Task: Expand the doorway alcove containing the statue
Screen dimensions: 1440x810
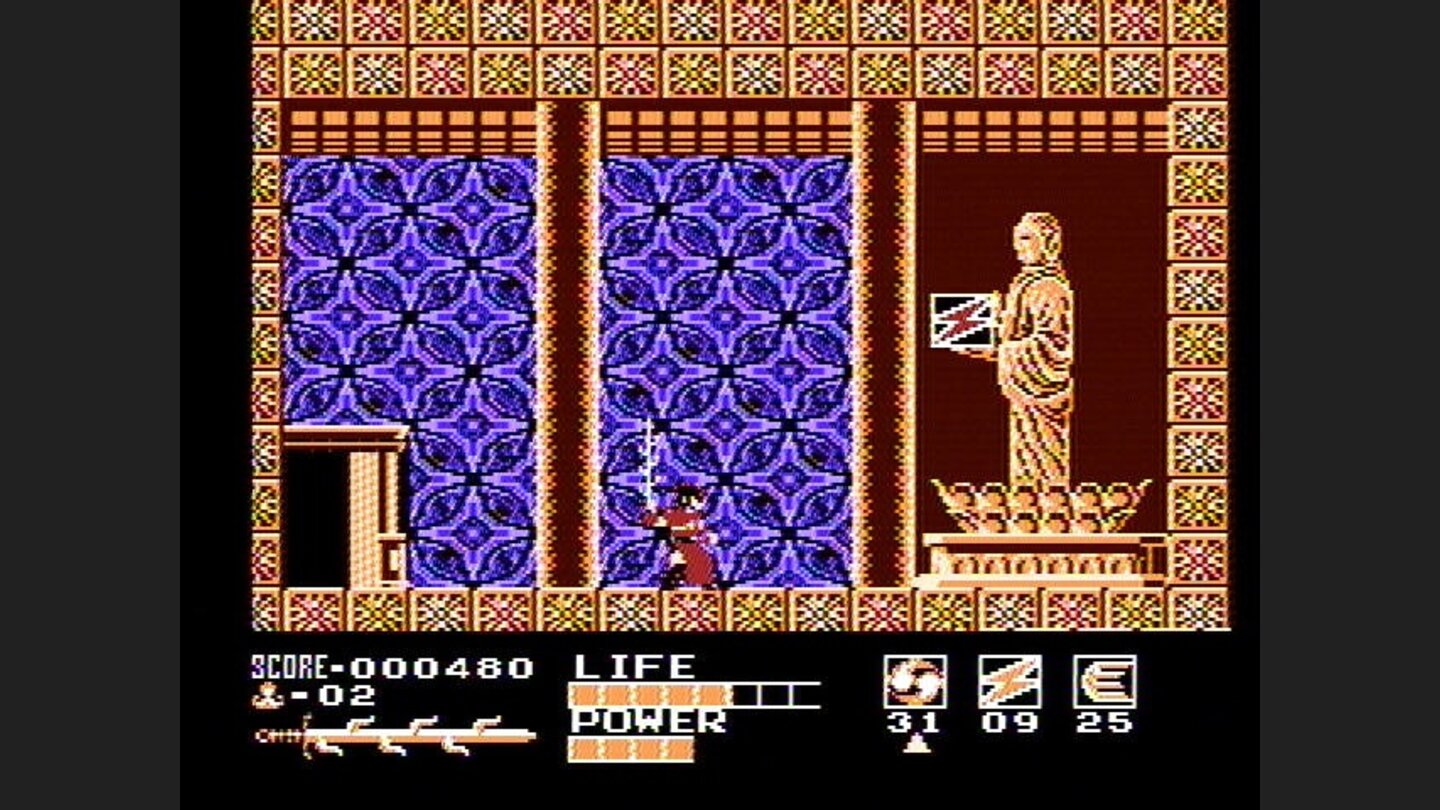Action: coord(1030,300)
